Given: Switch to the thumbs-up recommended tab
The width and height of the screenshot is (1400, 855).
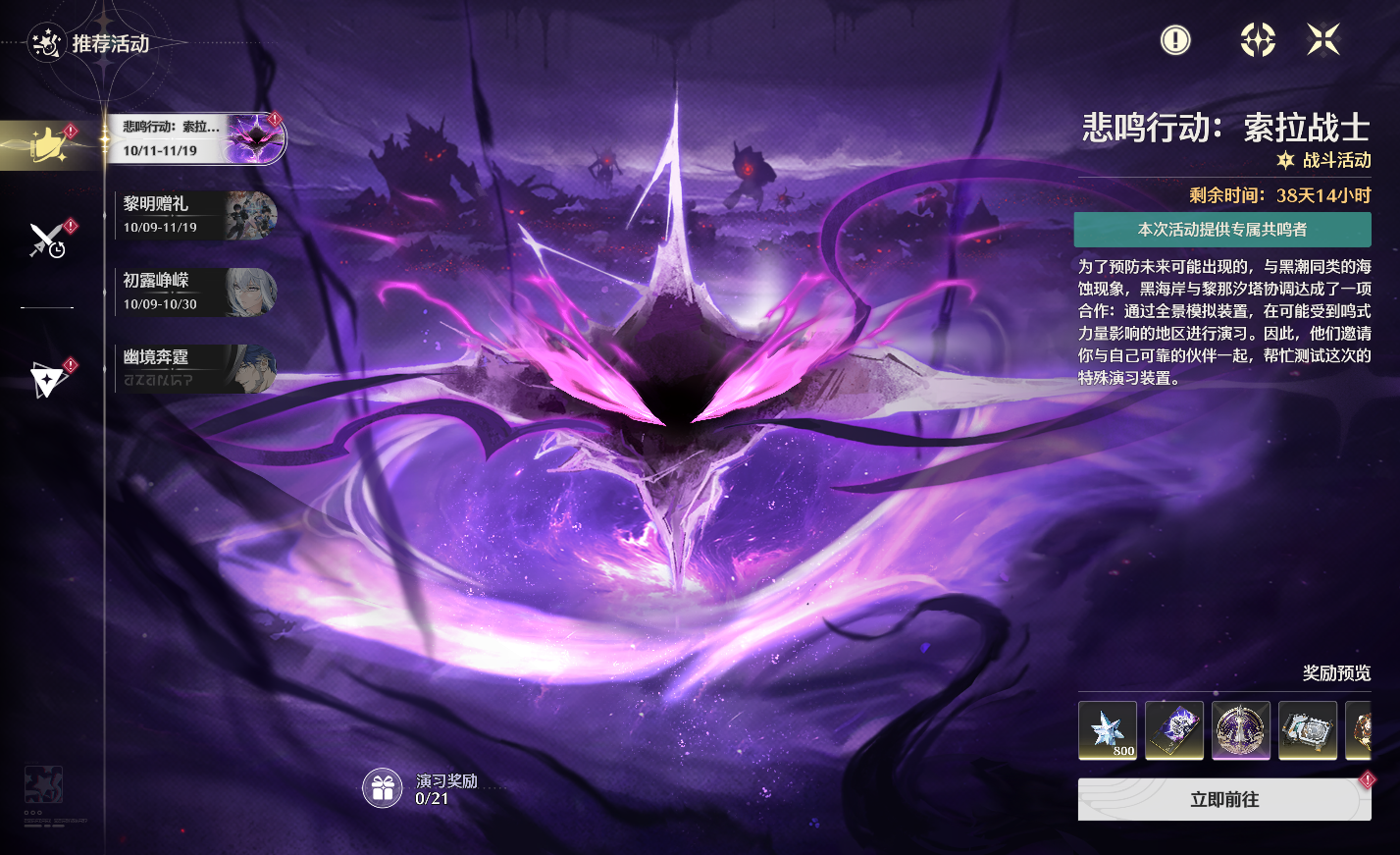Looking at the screenshot, I should tap(47, 145).
